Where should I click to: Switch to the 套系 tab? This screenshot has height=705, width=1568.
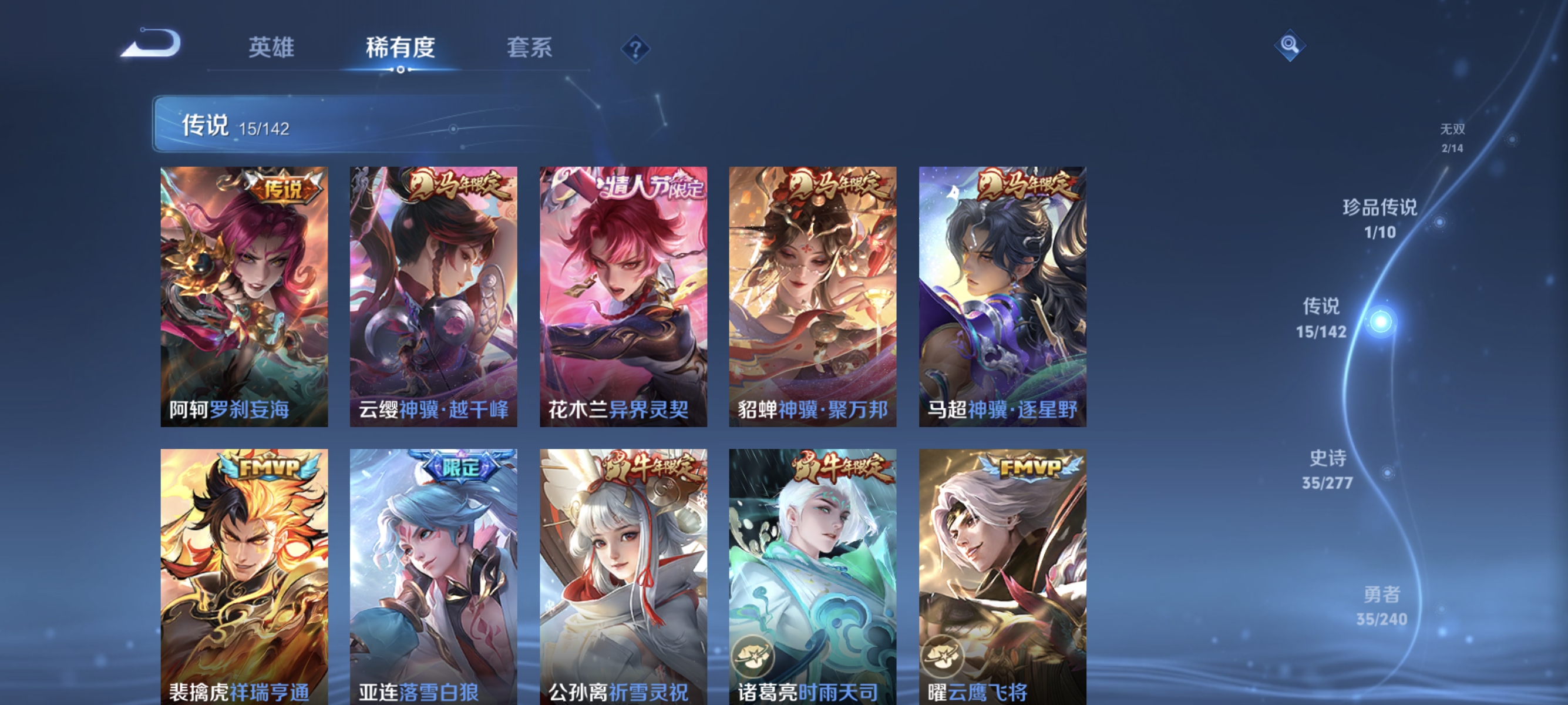click(530, 49)
